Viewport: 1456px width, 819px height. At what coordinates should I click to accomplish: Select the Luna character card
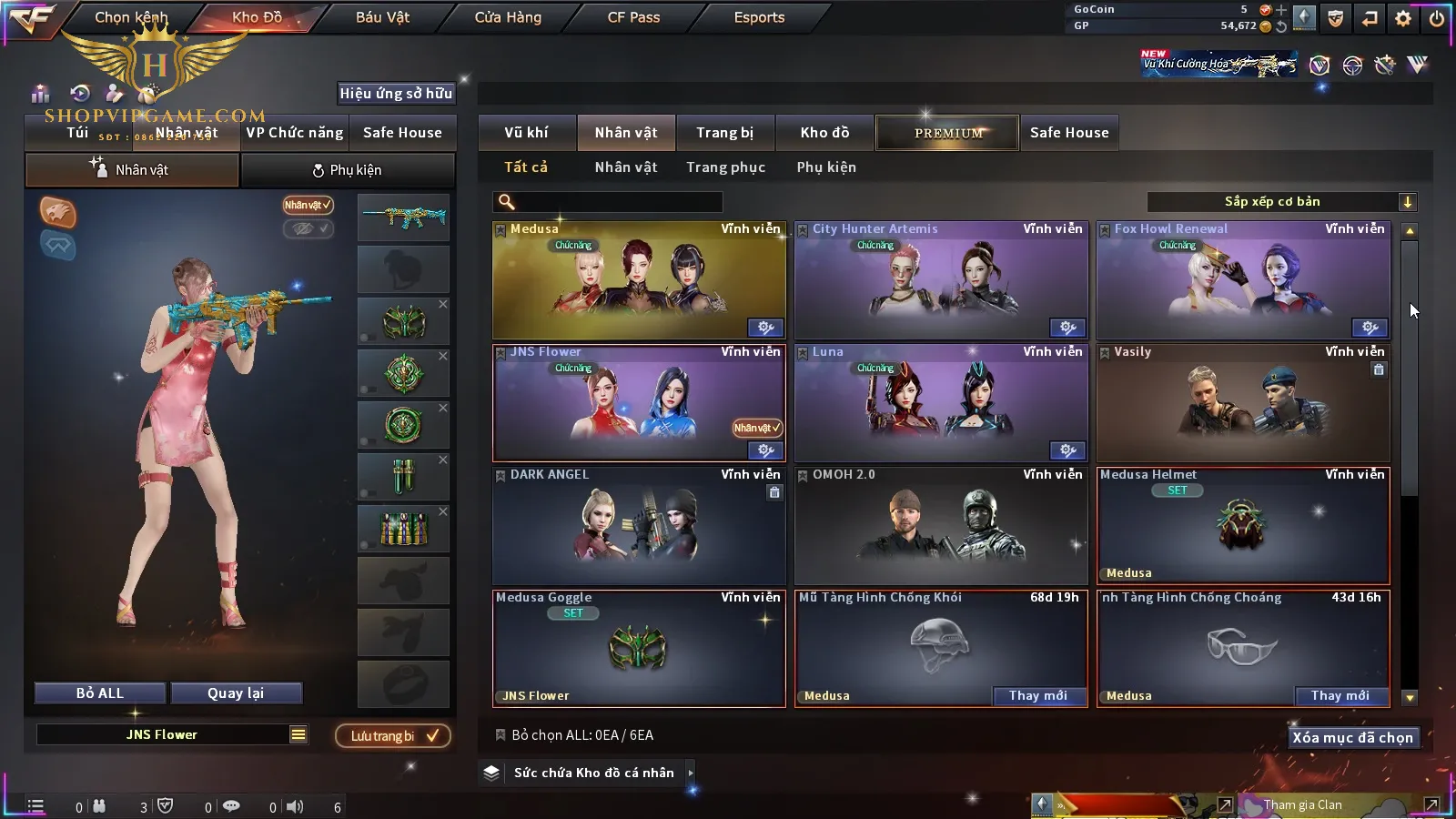[x=941, y=405]
